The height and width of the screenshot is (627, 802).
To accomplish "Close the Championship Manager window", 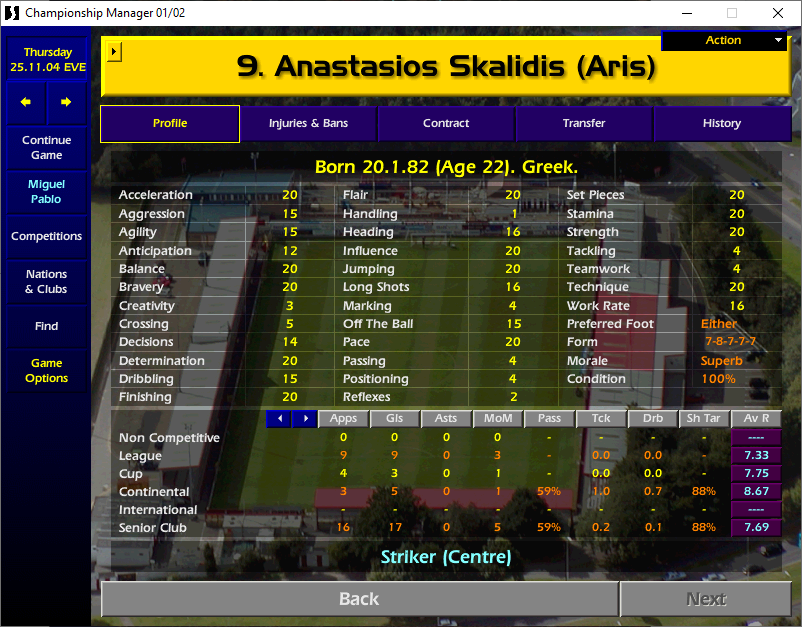I will coord(778,13).
